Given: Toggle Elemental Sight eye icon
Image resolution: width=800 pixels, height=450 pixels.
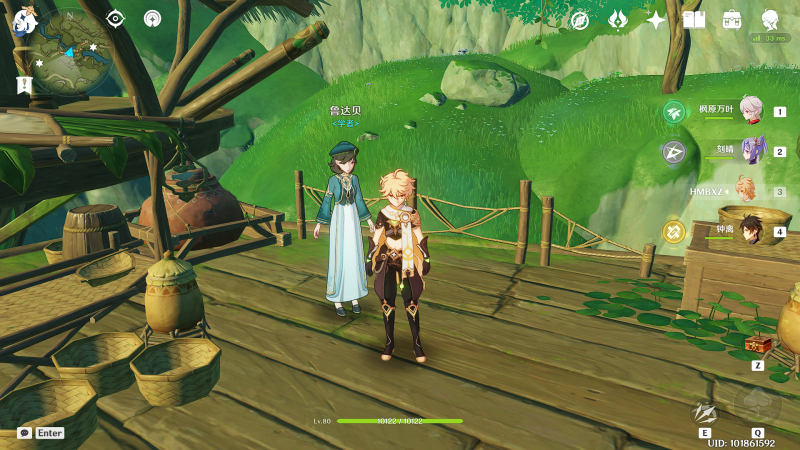Looking at the screenshot, I should pyautogui.click(x=115, y=18).
